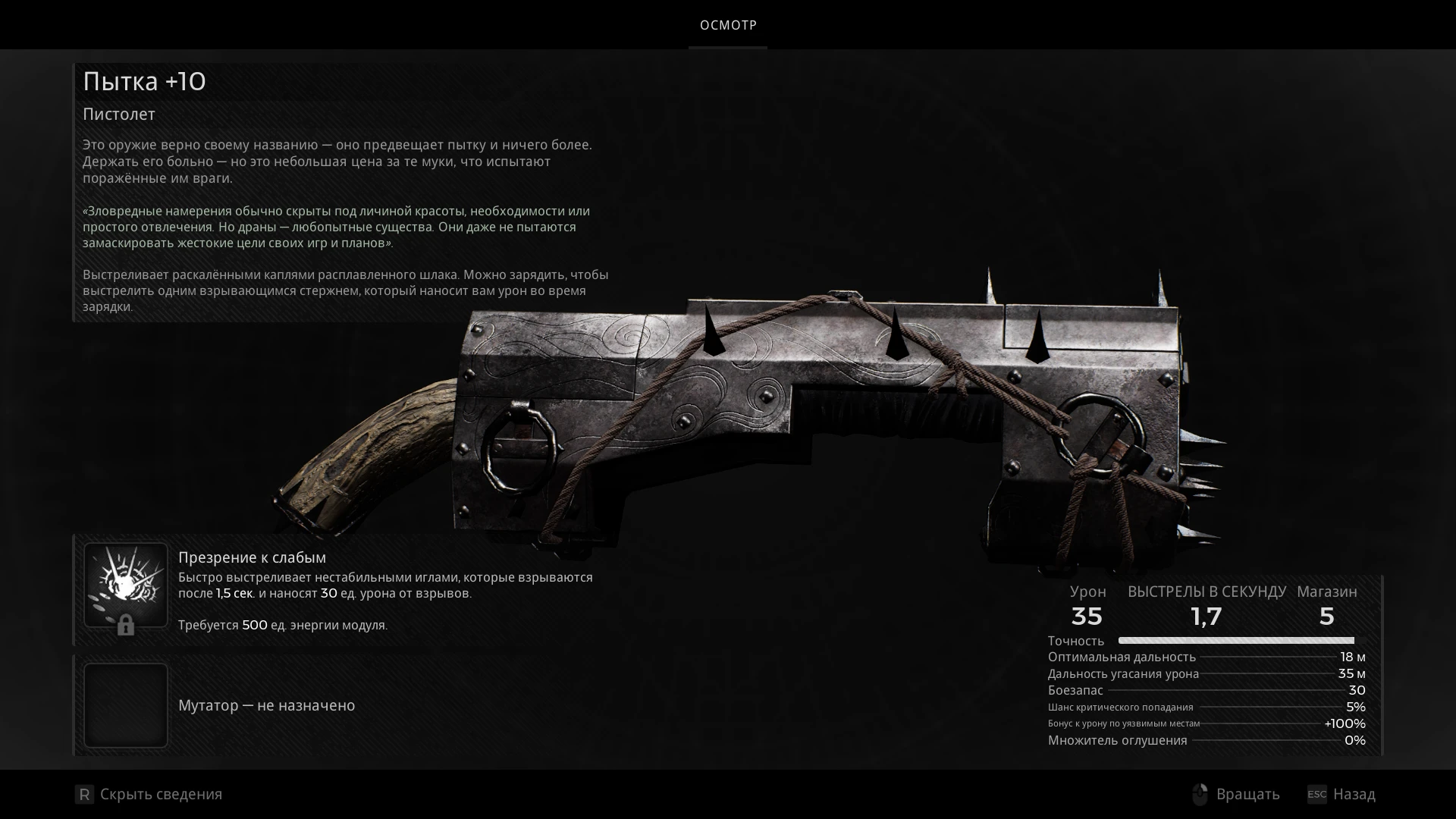Click the dark square of the unassigned mutator
The height and width of the screenshot is (819, 1456).
click(x=126, y=704)
